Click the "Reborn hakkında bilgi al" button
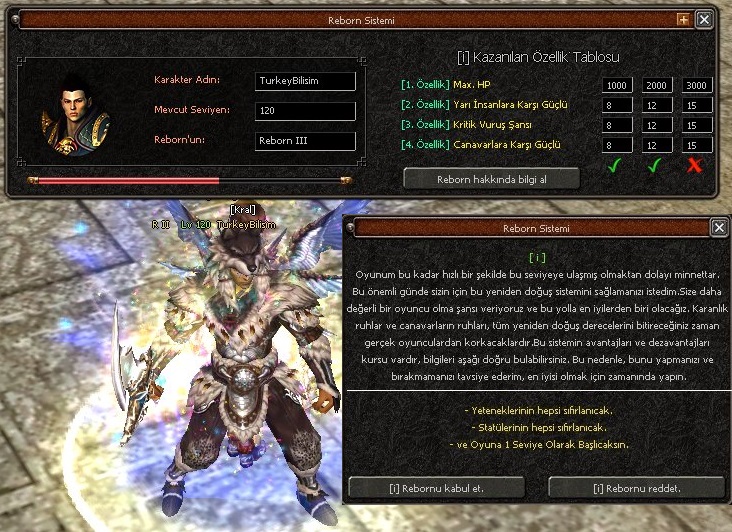This screenshot has width=732, height=532. pyautogui.click(x=492, y=179)
